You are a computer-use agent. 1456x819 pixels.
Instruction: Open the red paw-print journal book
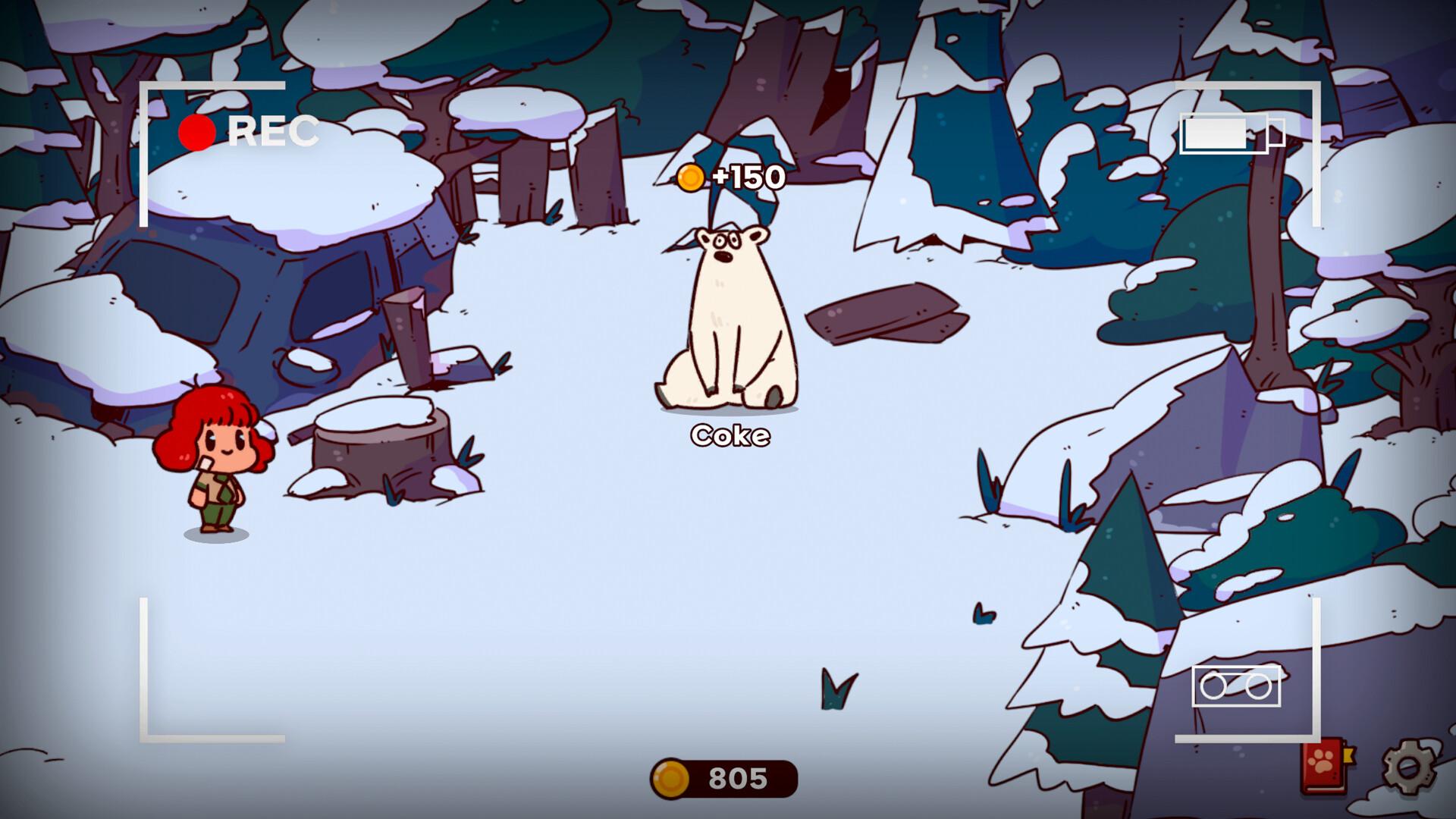(x=1326, y=767)
